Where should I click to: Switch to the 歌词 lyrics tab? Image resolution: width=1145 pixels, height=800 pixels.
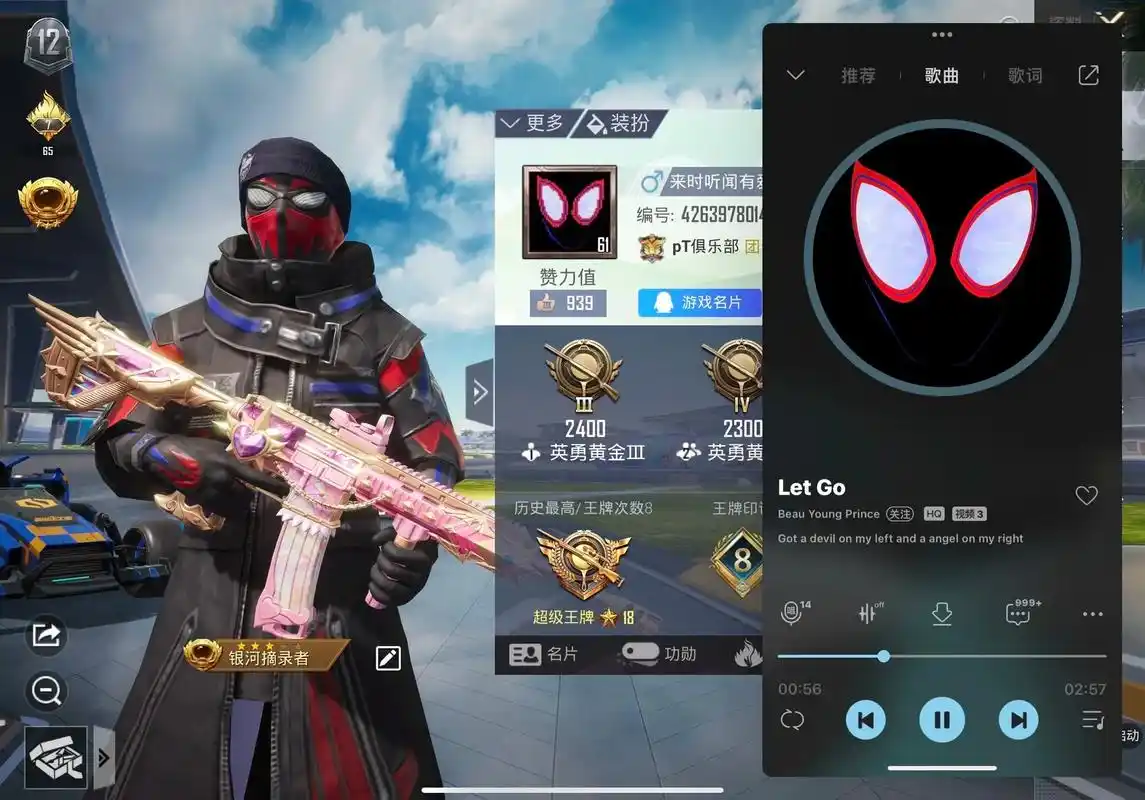[x=1025, y=75]
